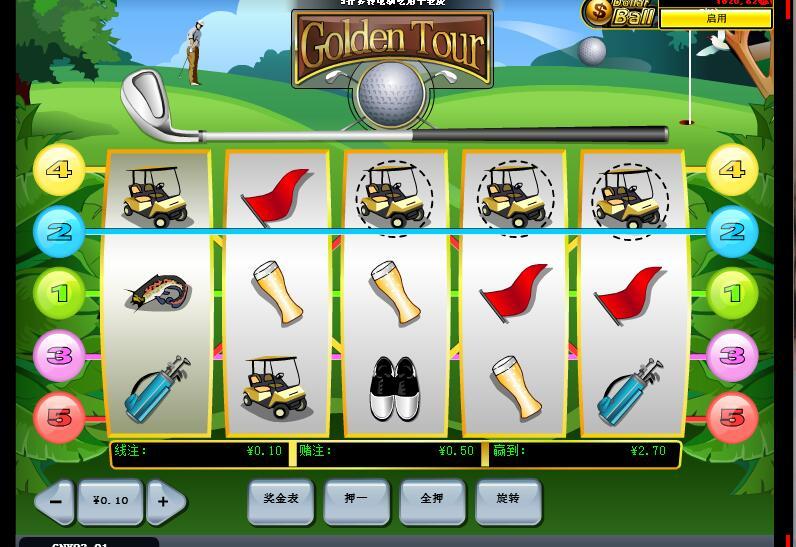Viewport: 796px width, 547px height.
Task: Select the yellow payline 4 marker left of reels
Action: 59,169
